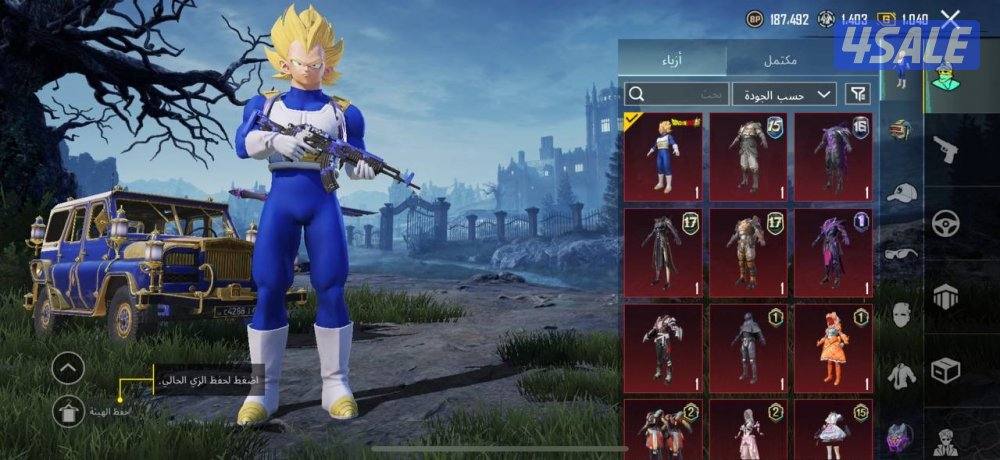Switch to the أزياء outfits tab
Image resolution: width=1000 pixels, height=460 pixels.
click(x=672, y=59)
